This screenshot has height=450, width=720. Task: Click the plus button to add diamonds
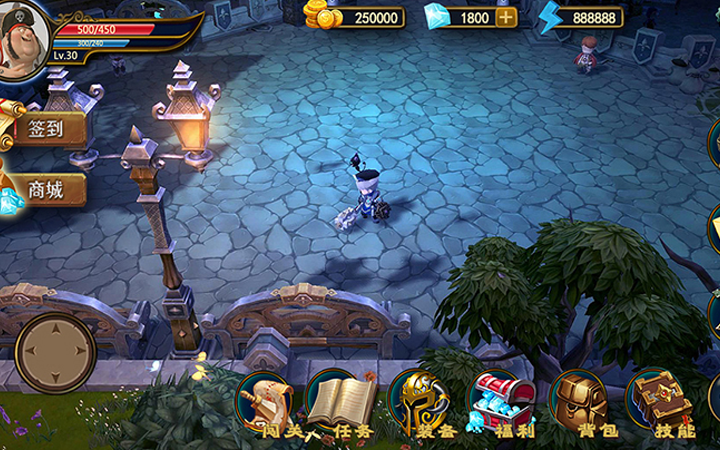coord(507,17)
